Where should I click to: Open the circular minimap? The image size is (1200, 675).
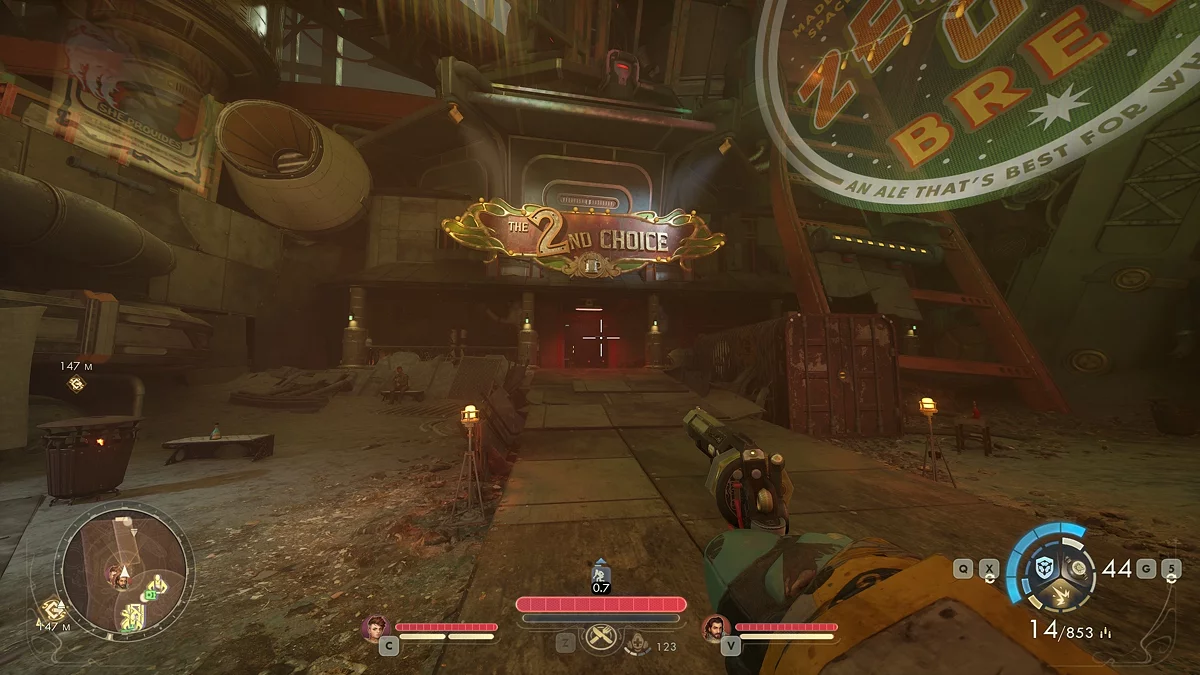coord(124,572)
